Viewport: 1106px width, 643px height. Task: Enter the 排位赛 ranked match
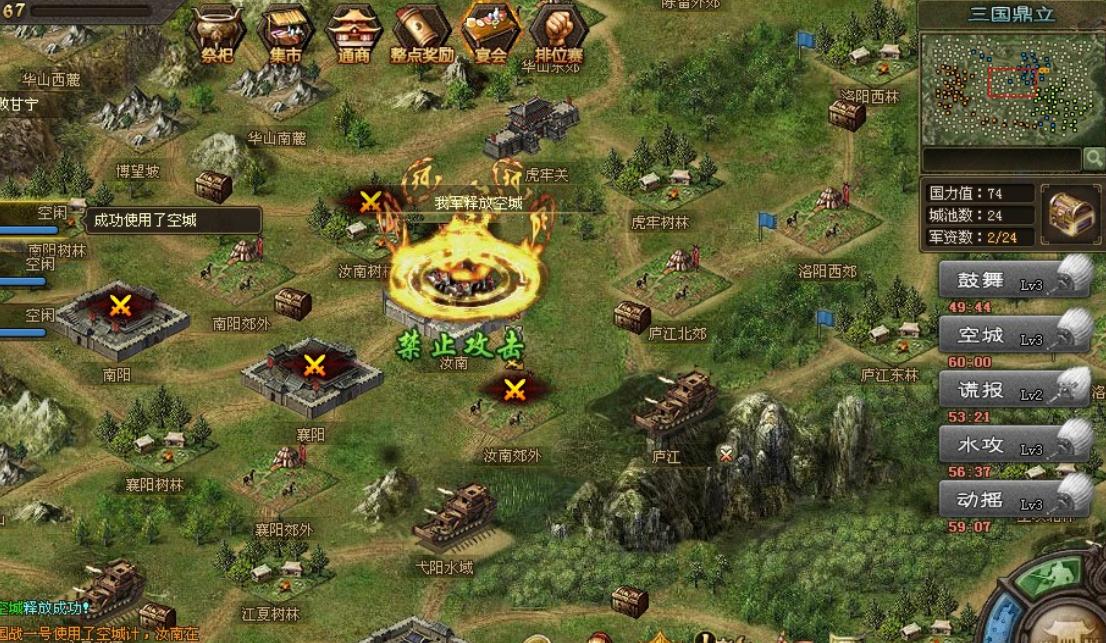coord(558,32)
